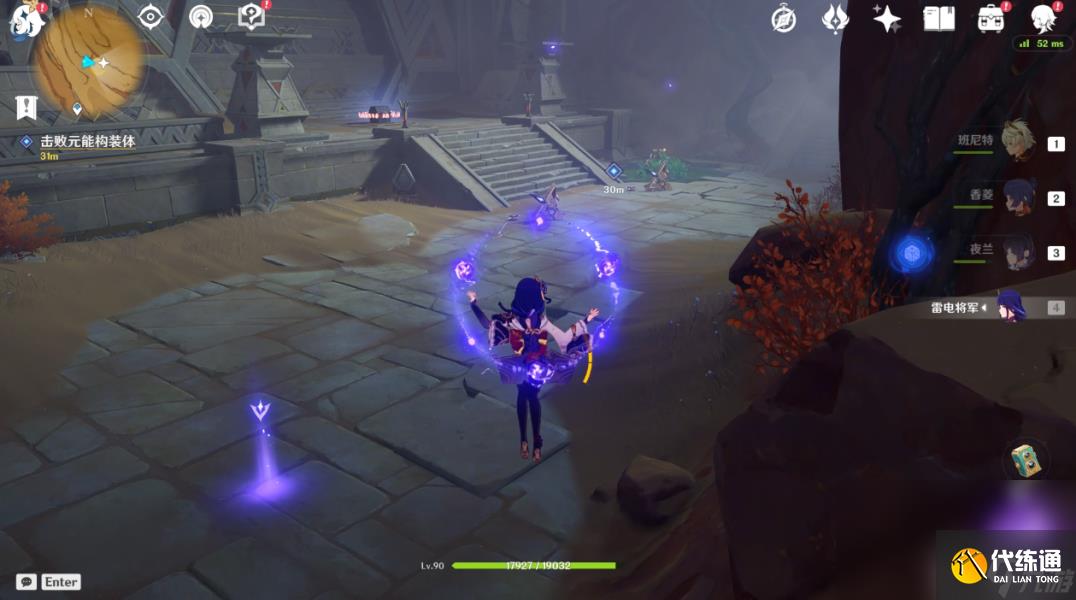The image size is (1076, 600).
Task: Open the character head profile icon
Action: [x=1044, y=18]
